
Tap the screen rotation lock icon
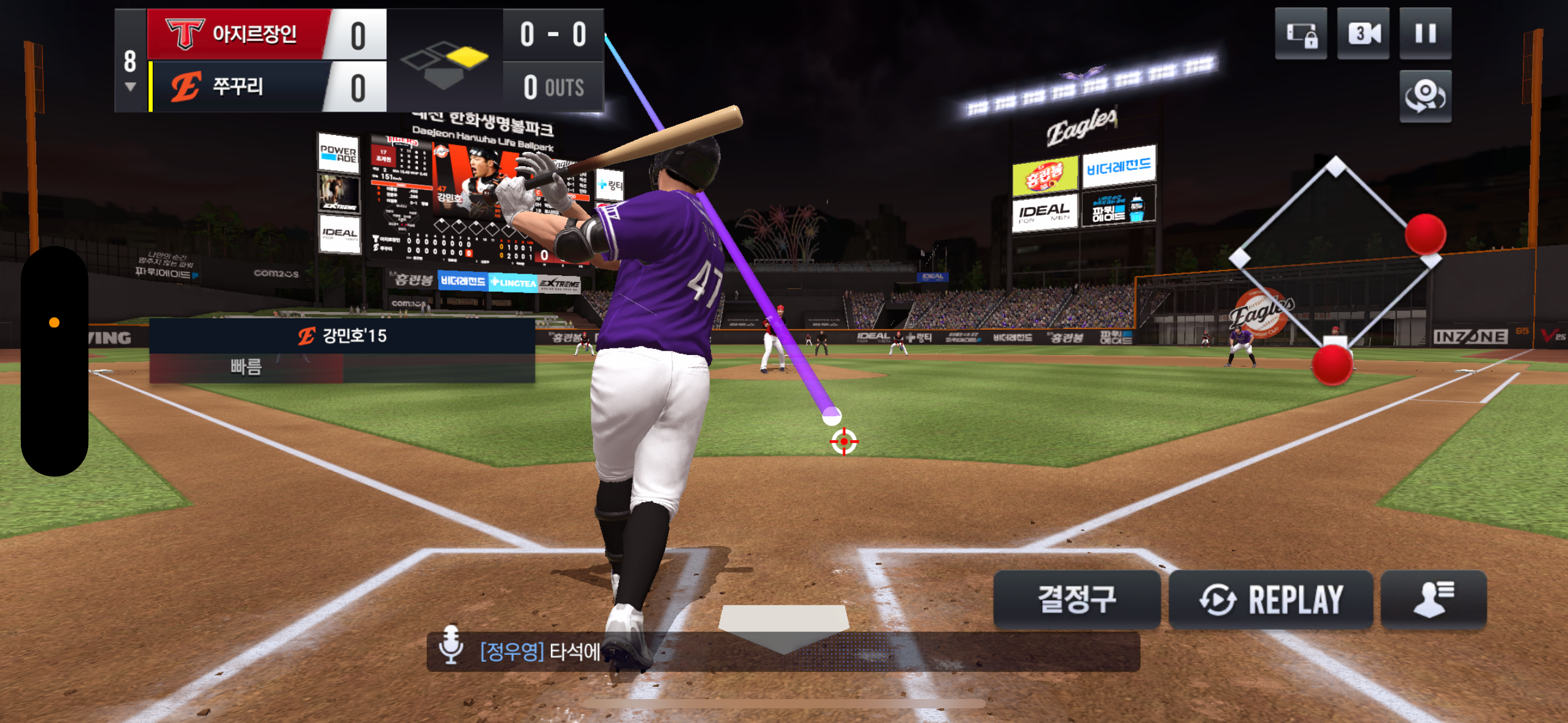pyautogui.click(x=1301, y=34)
